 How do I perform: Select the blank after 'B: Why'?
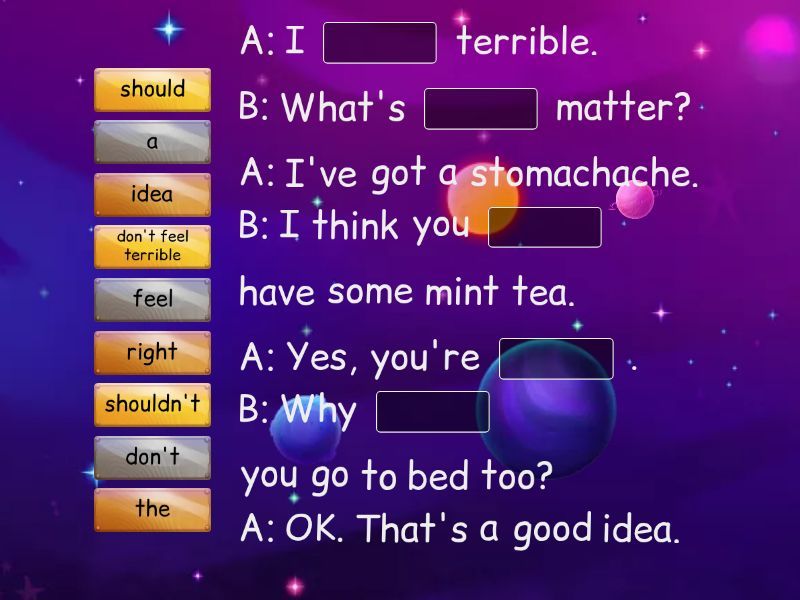pos(433,412)
